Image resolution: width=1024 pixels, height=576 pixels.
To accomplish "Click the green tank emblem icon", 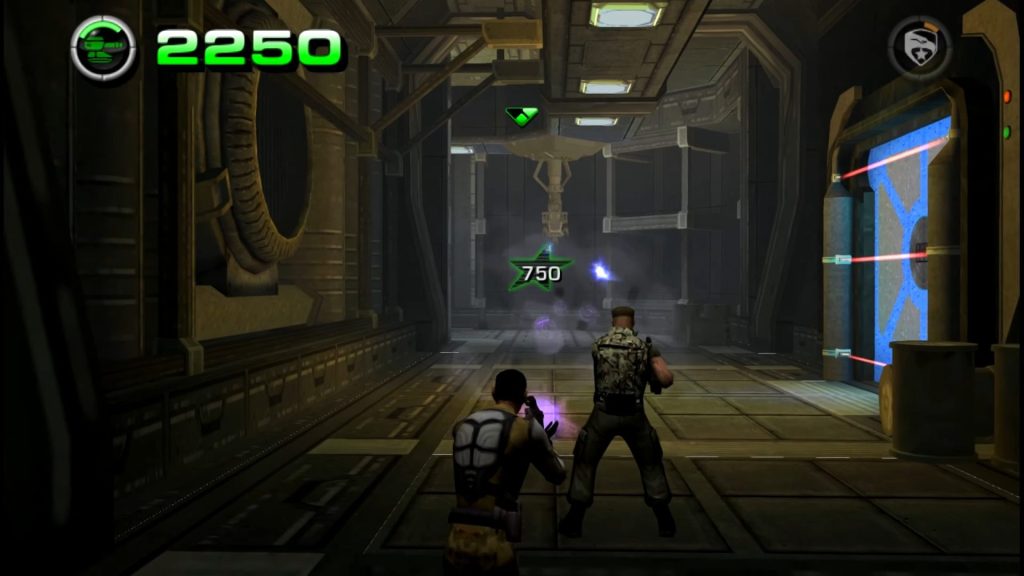I will tap(104, 47).
